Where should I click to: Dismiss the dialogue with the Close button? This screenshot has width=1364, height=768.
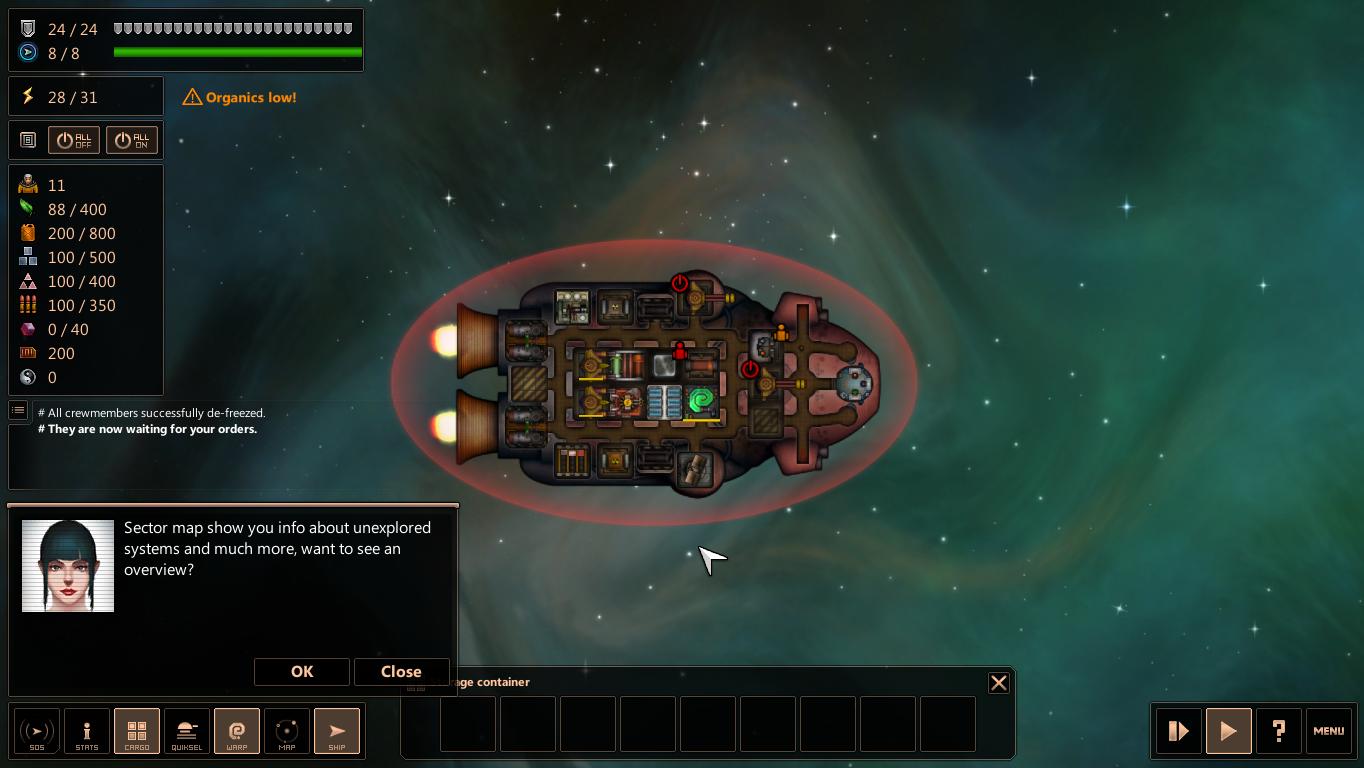pos(401,672)
